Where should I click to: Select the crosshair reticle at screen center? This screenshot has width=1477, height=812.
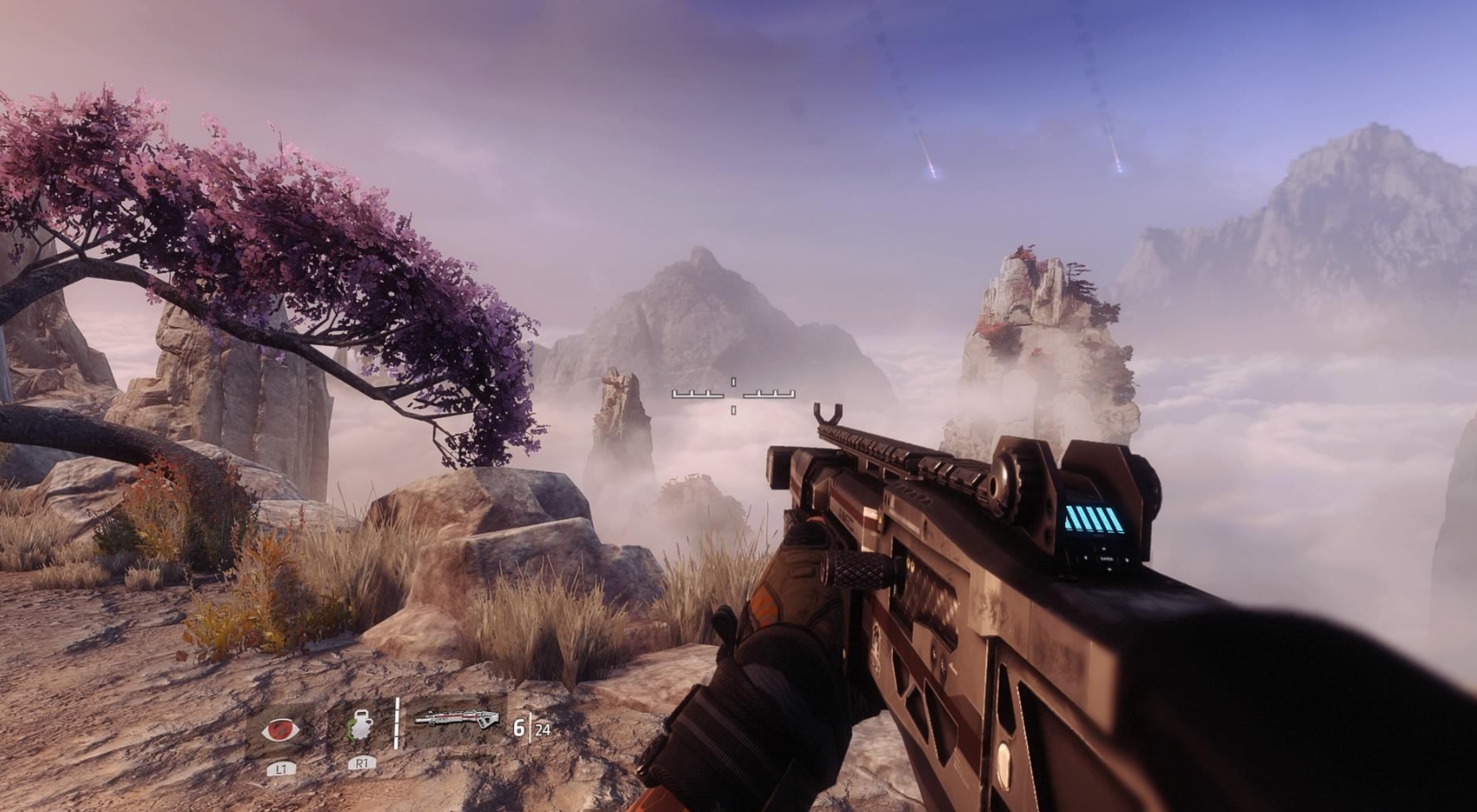click(734, 398)
